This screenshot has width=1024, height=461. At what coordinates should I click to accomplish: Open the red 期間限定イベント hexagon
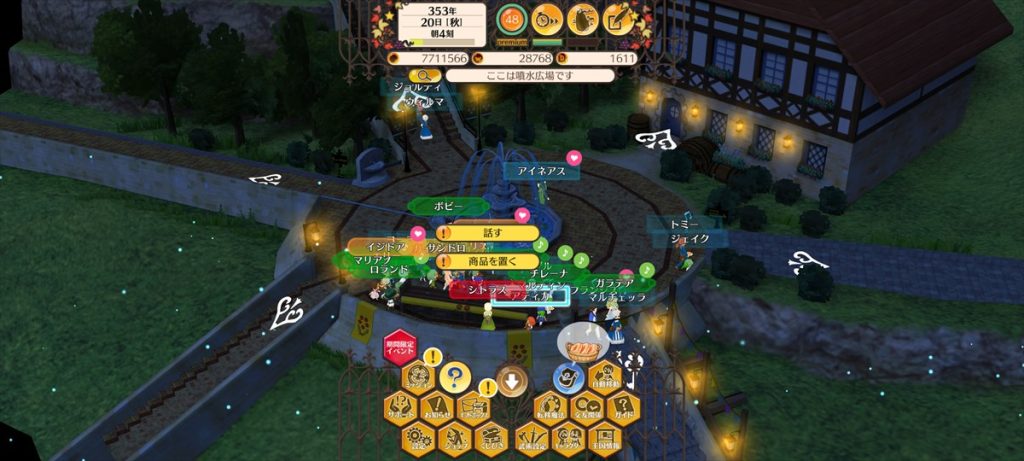pyautogui.click(x=400, y=349)
